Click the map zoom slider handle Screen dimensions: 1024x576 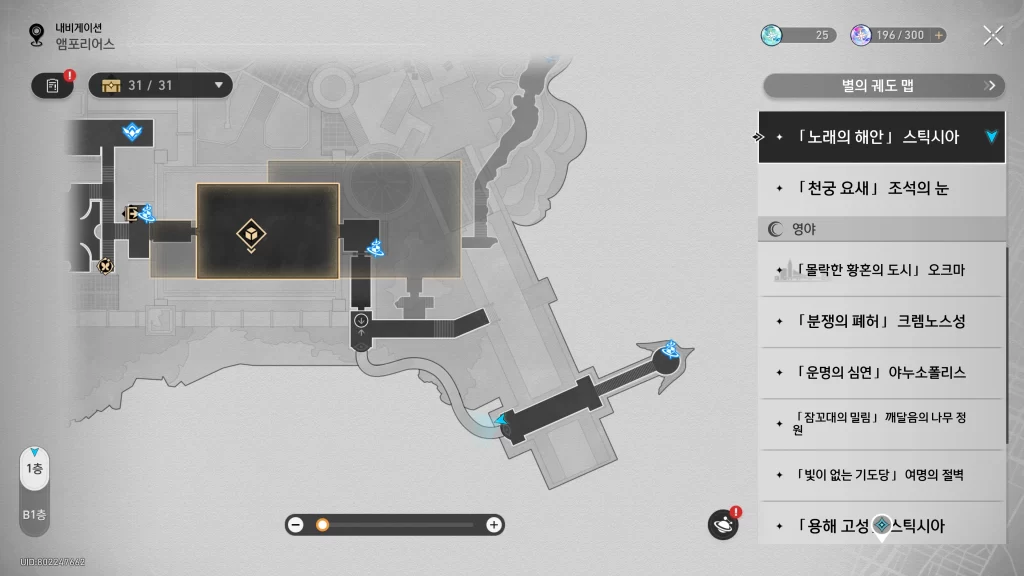[x=322, y=524]
